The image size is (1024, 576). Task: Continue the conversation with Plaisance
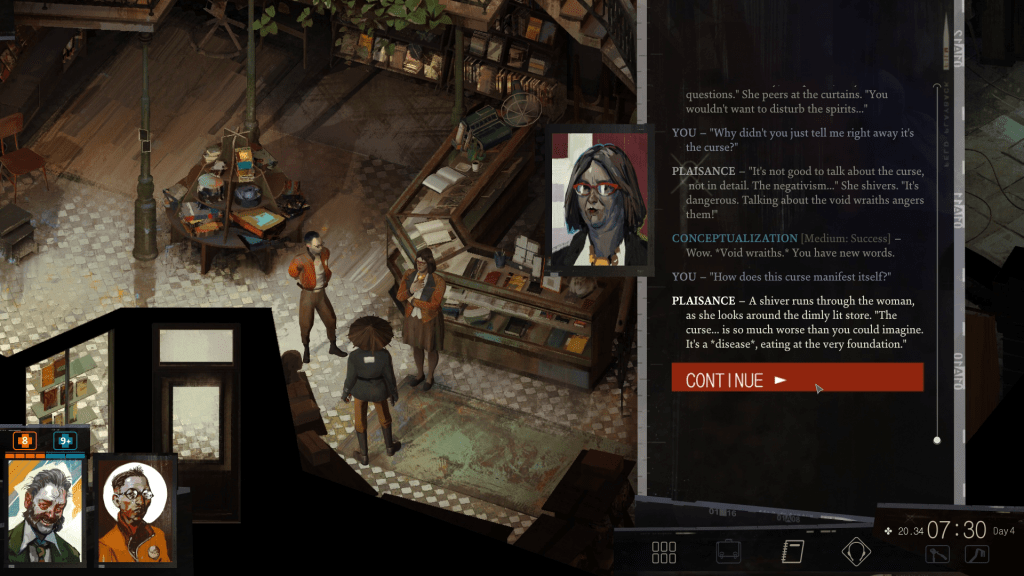coord(797,378)
